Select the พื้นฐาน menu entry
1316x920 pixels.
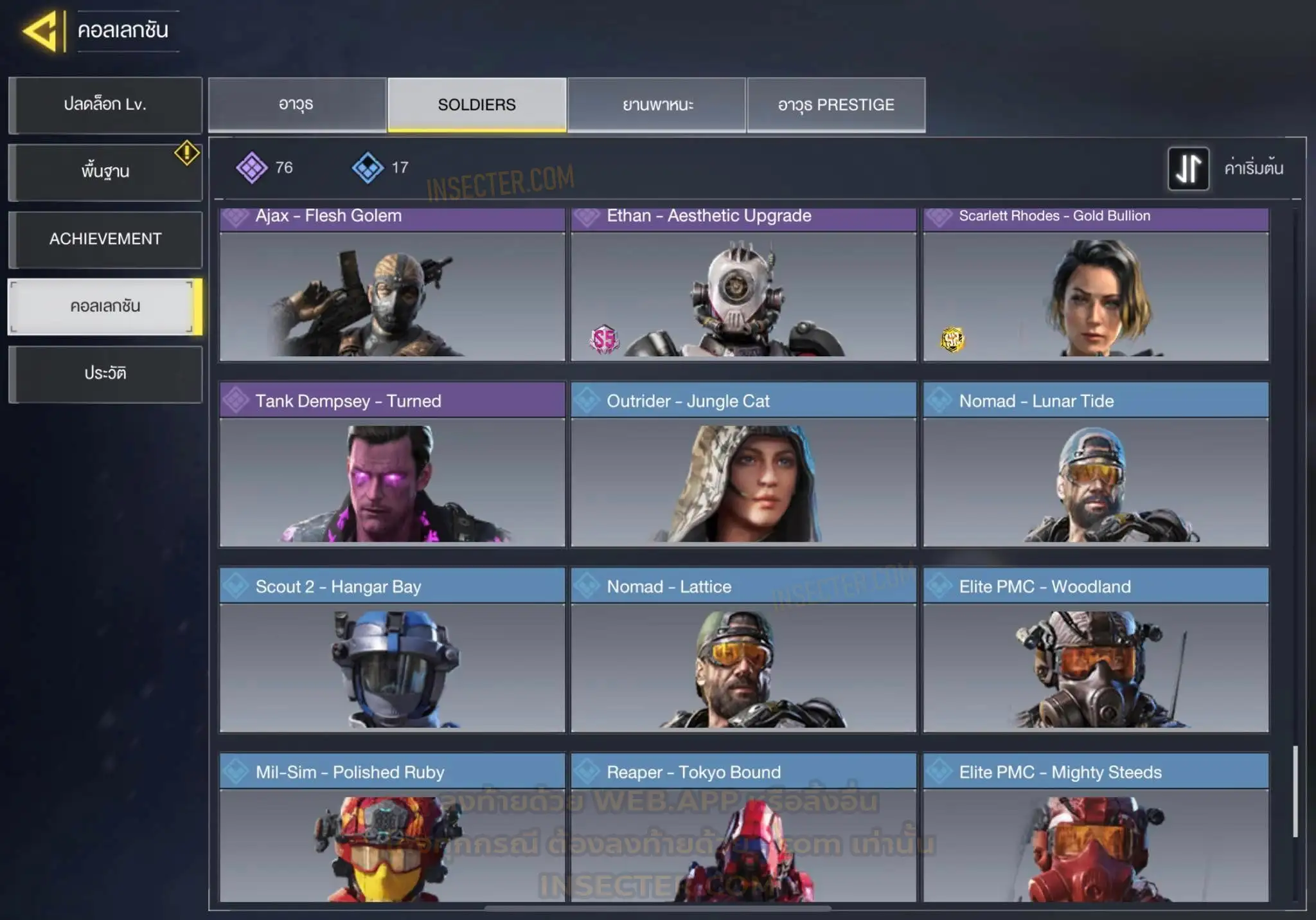105,172
